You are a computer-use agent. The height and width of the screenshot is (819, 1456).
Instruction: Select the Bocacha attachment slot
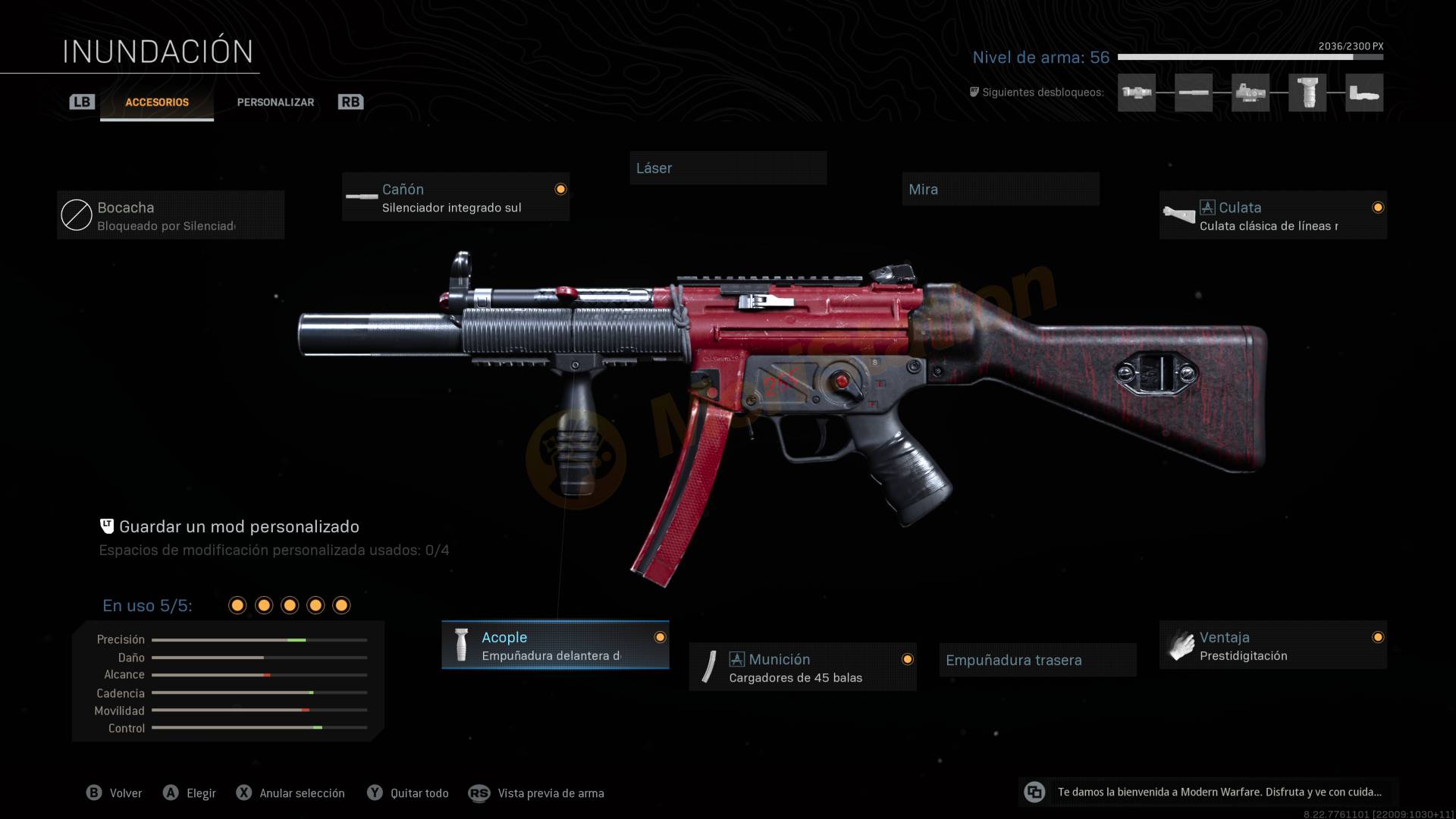coord(171,215)
